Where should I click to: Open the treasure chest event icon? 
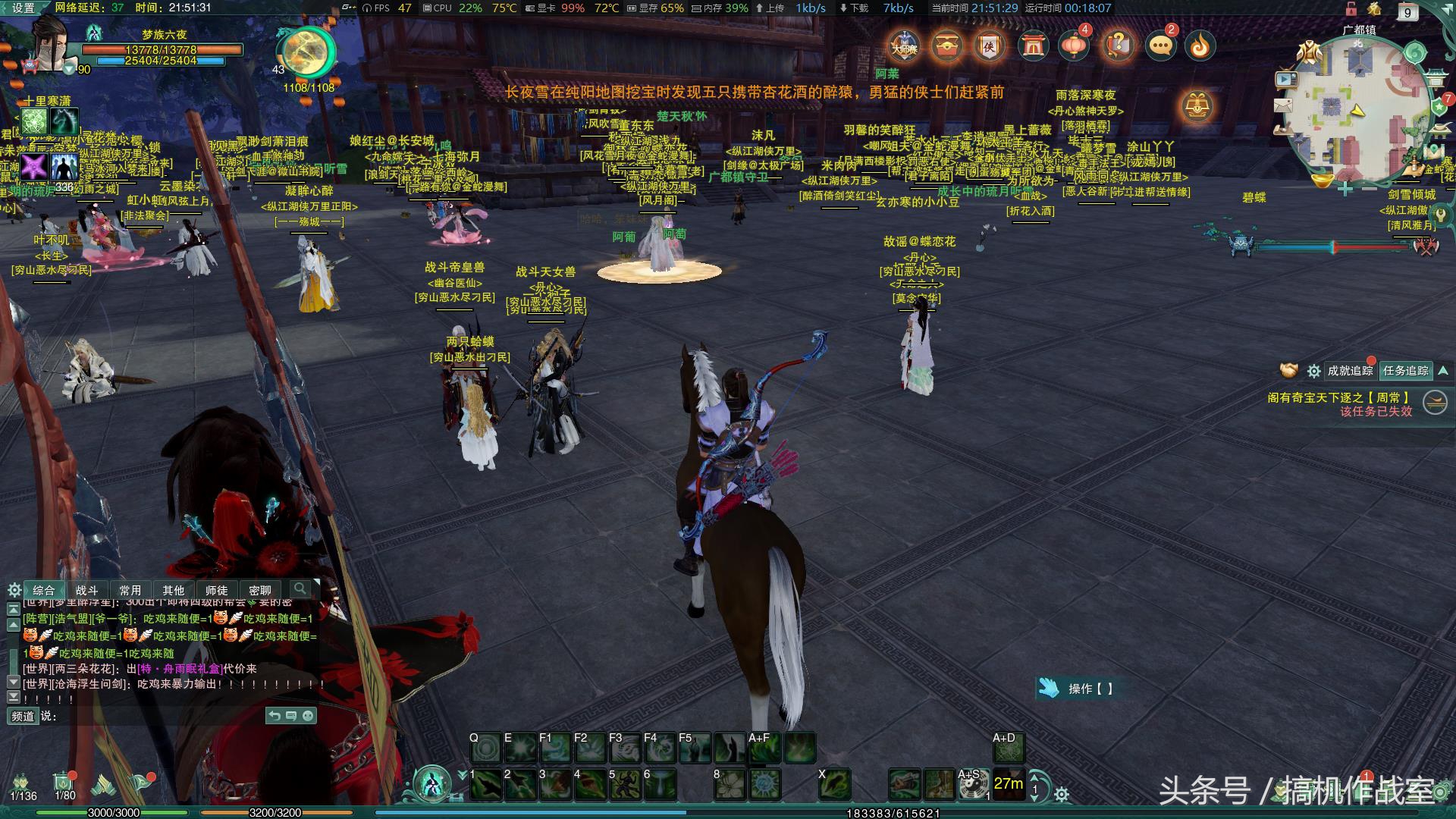point(946,47)
